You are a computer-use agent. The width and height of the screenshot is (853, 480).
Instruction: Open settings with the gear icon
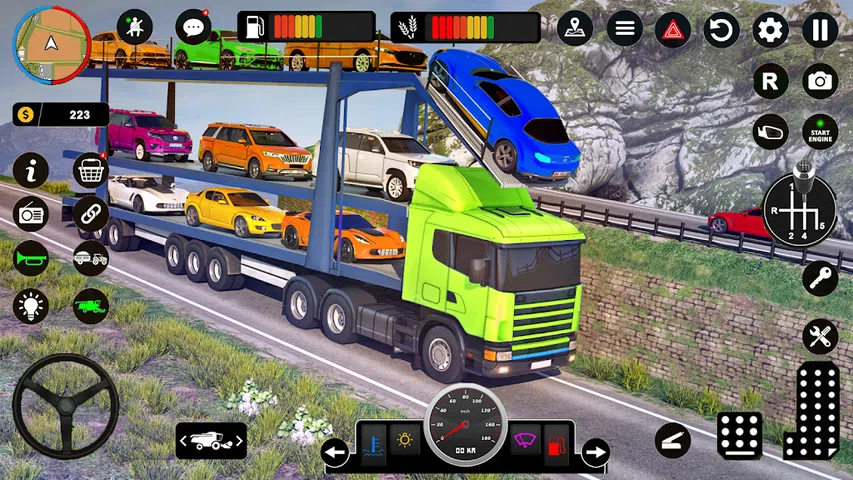770,29
